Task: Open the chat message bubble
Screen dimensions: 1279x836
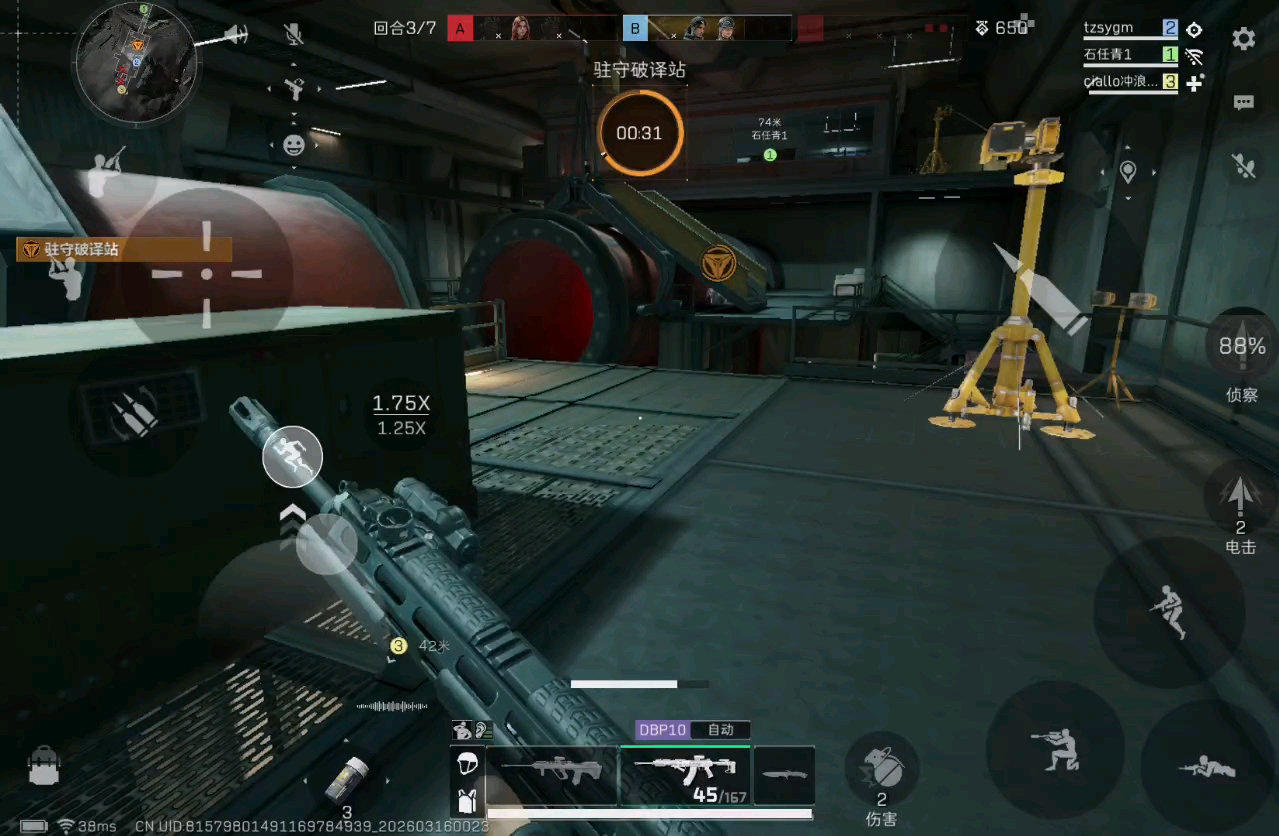Action: 1243,102
